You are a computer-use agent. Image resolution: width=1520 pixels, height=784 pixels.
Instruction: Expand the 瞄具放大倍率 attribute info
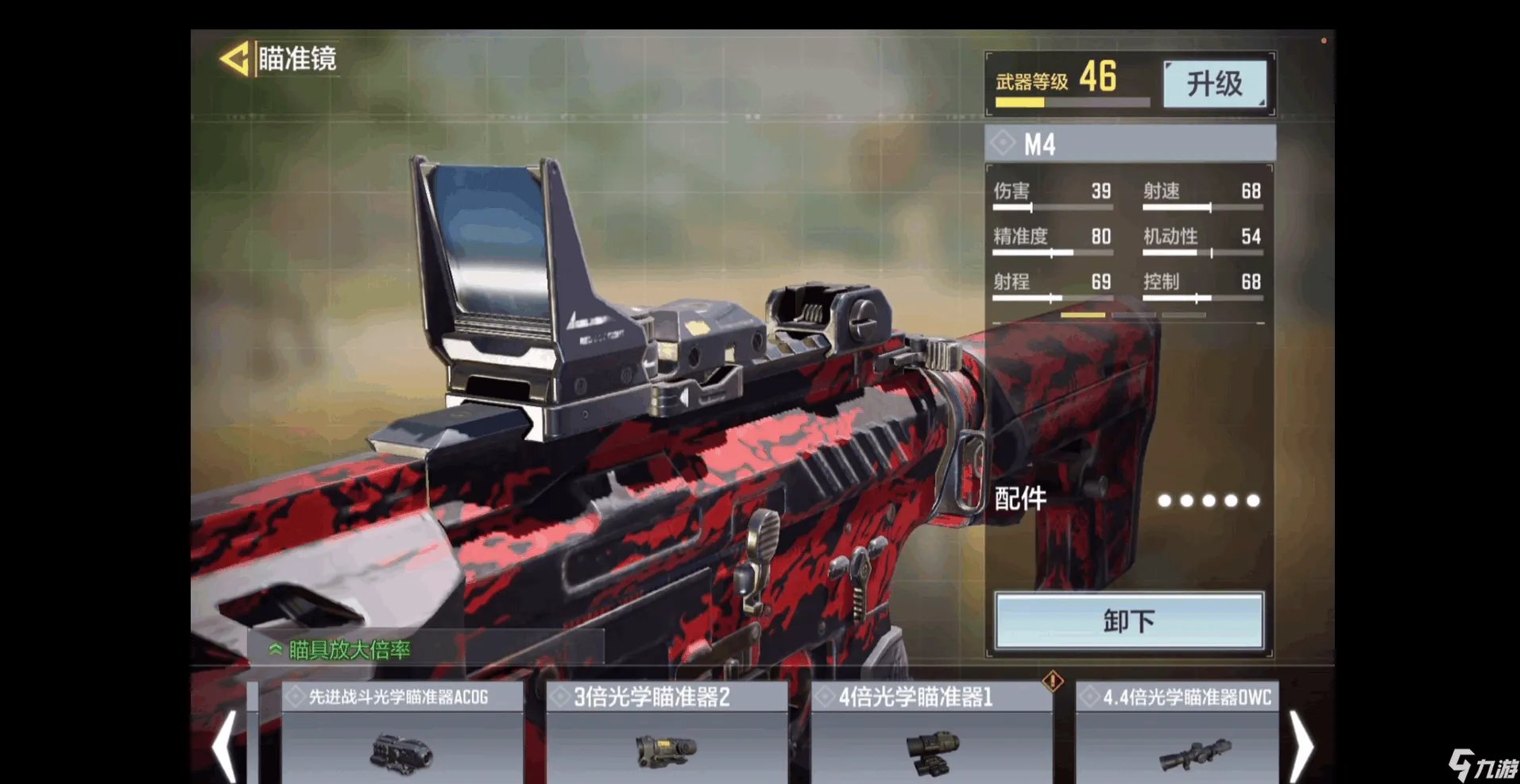click(x=342, y=650)
